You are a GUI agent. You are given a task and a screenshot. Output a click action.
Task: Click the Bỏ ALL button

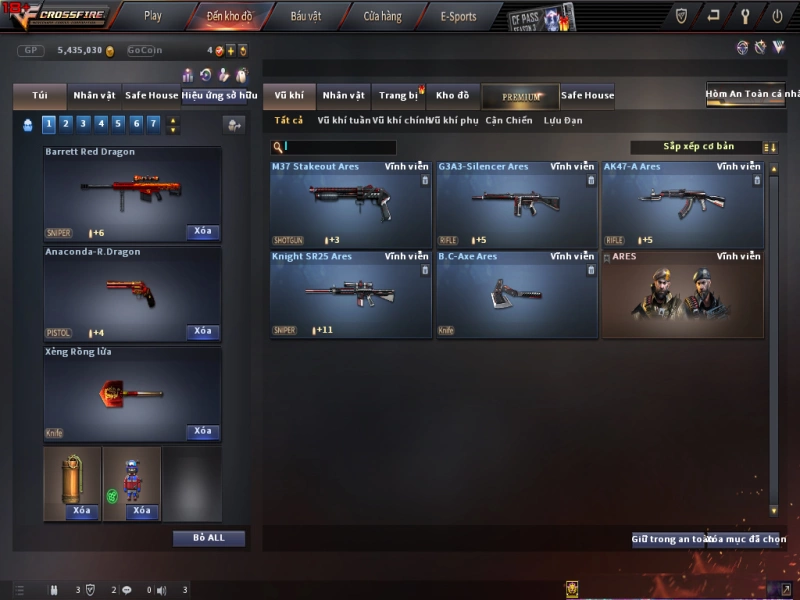tap(209, 538)
